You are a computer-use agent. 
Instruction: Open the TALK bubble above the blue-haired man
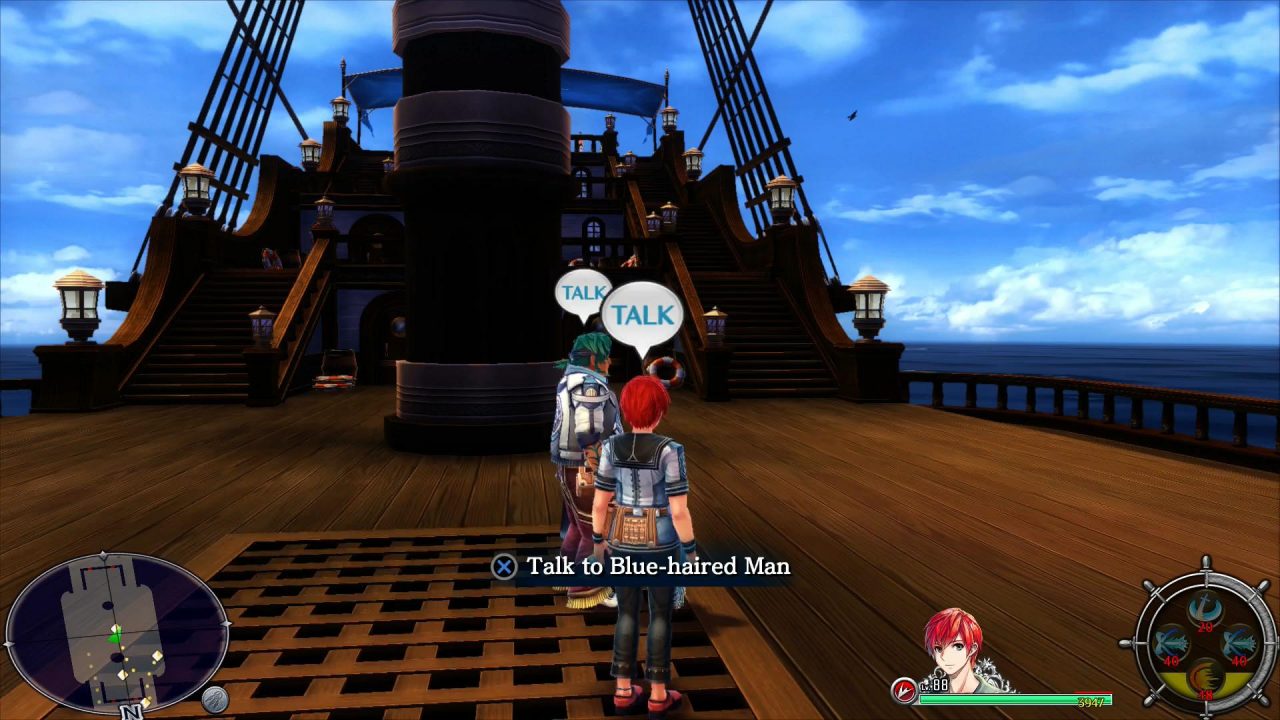643,314
